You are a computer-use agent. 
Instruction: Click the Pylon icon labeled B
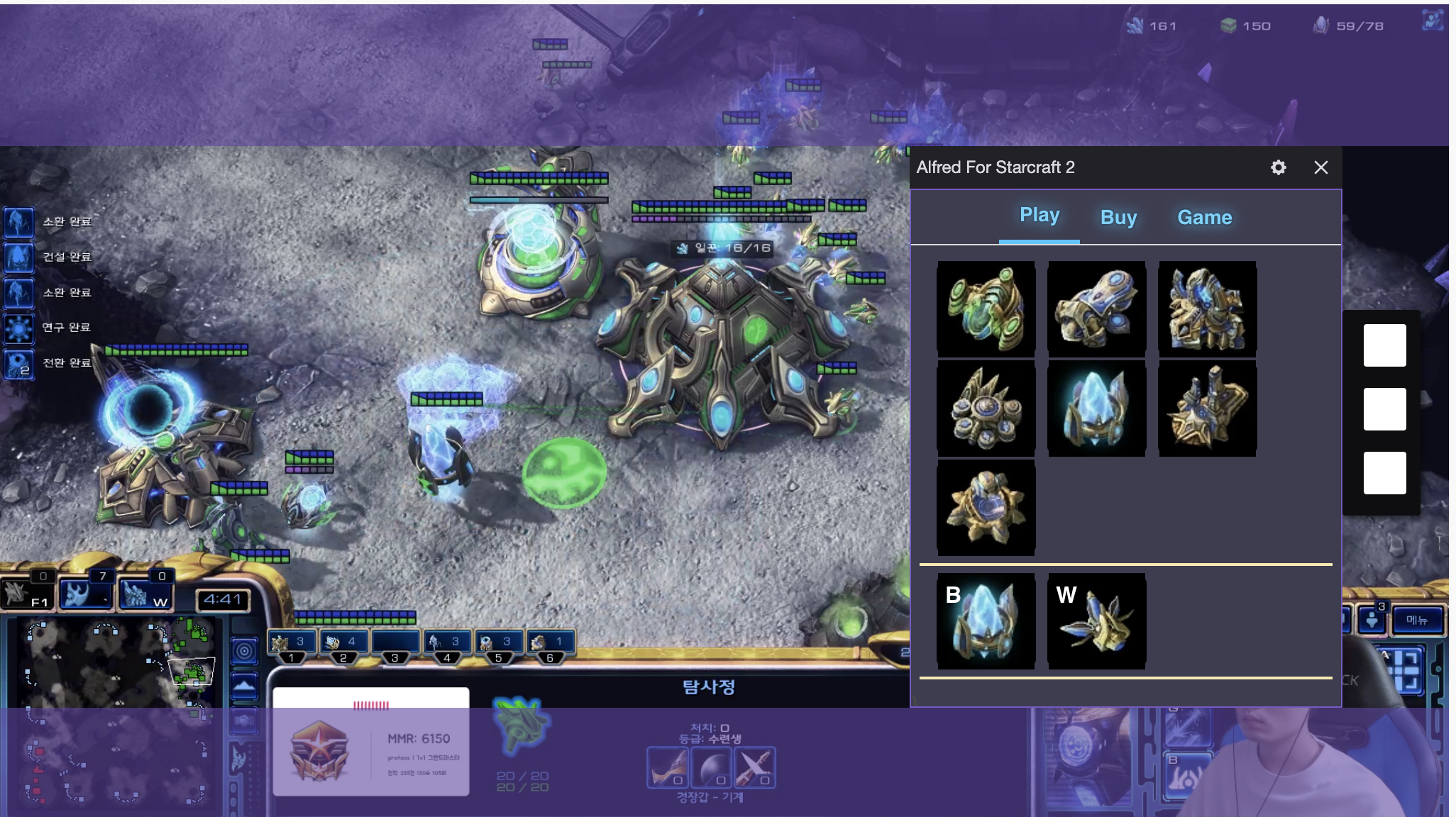pos(986,621)
